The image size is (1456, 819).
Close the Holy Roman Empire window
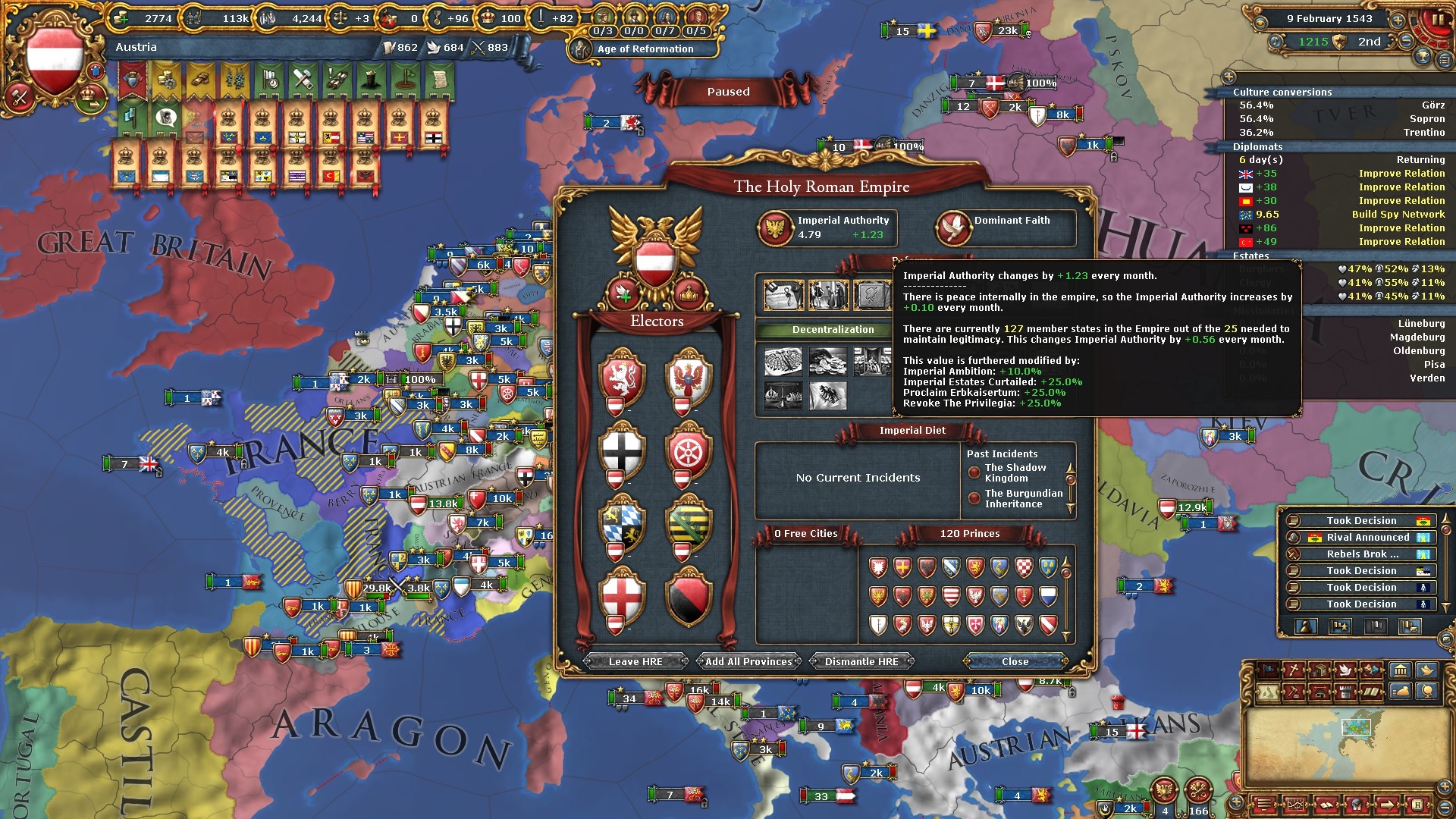tap(1015, 661)
